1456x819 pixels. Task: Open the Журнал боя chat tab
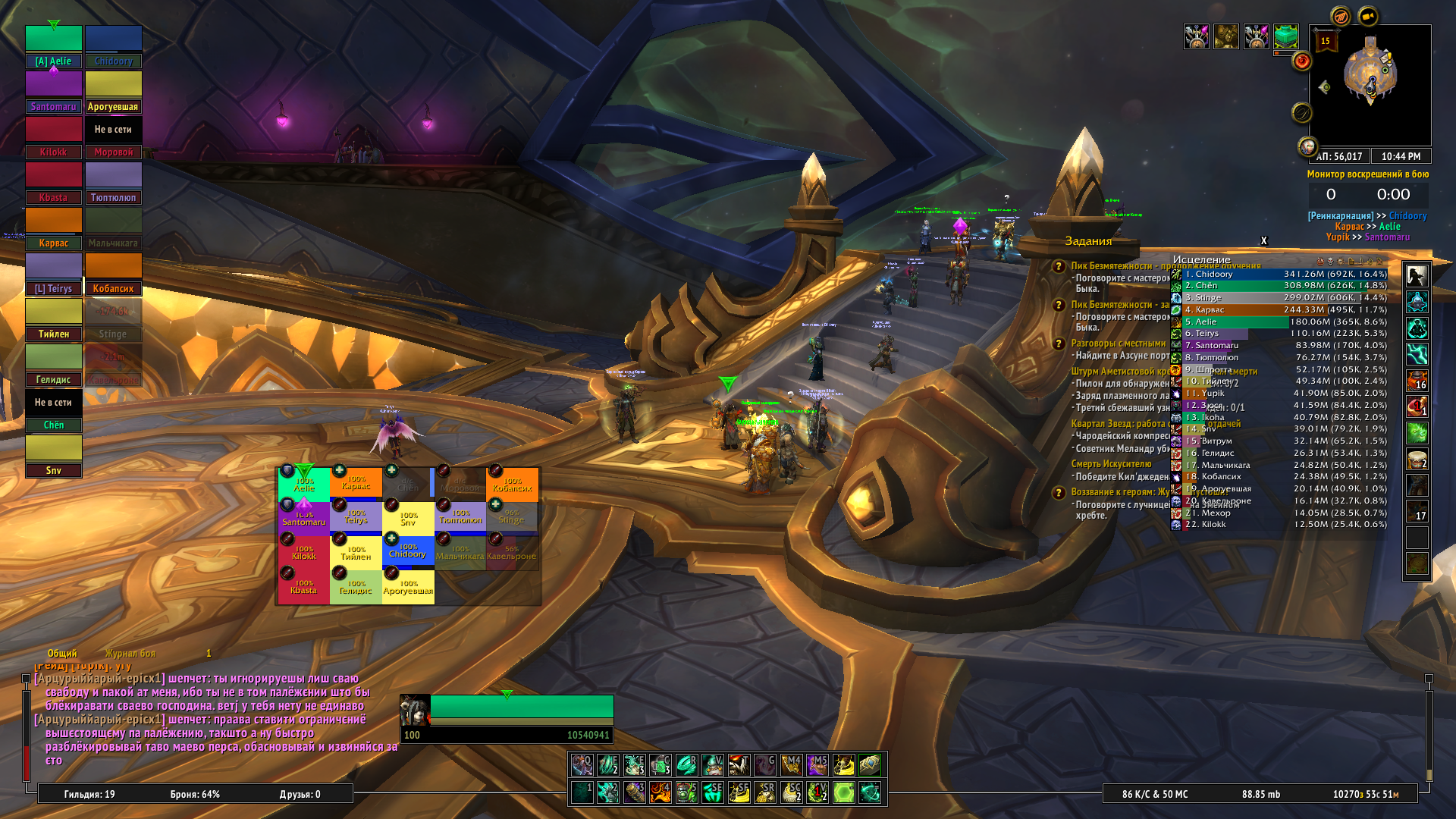(x=130, y=653)
